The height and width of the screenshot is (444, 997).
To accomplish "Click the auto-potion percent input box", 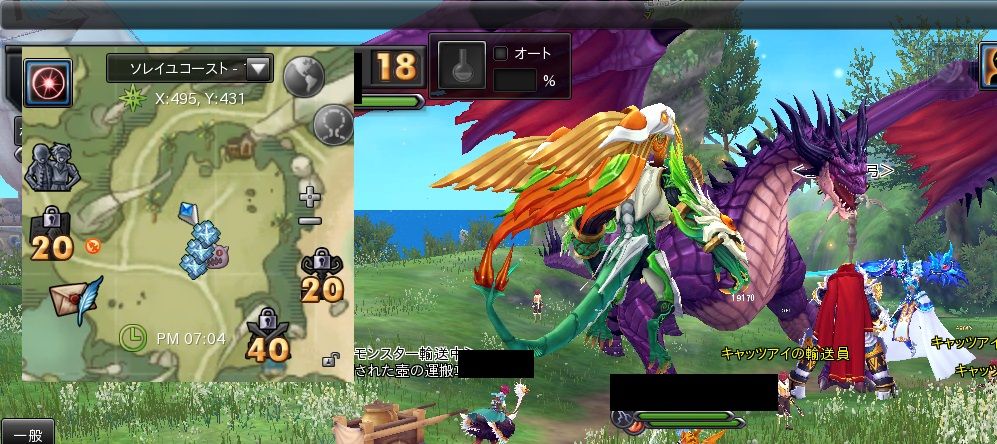I will tap(516, 81).
